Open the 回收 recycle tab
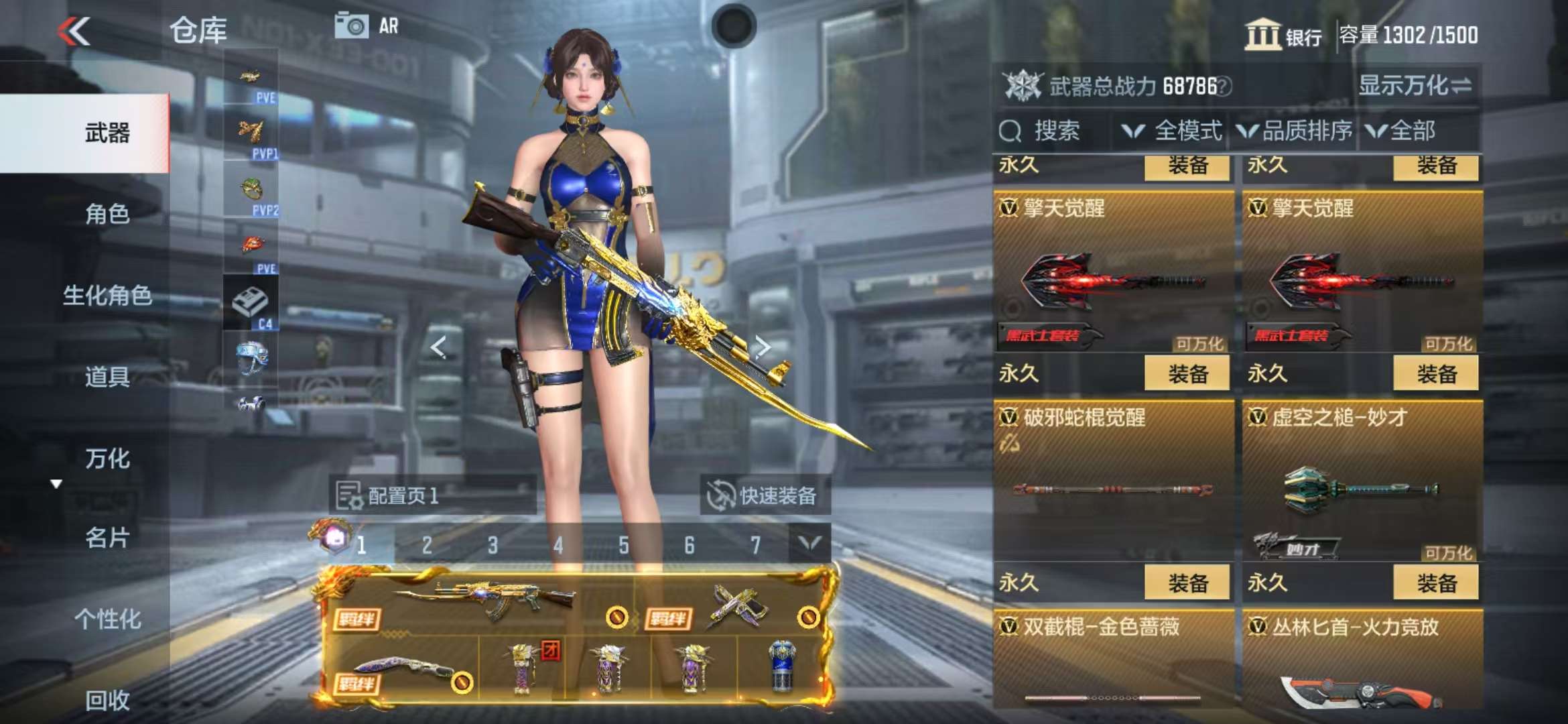 click(107, 700)
